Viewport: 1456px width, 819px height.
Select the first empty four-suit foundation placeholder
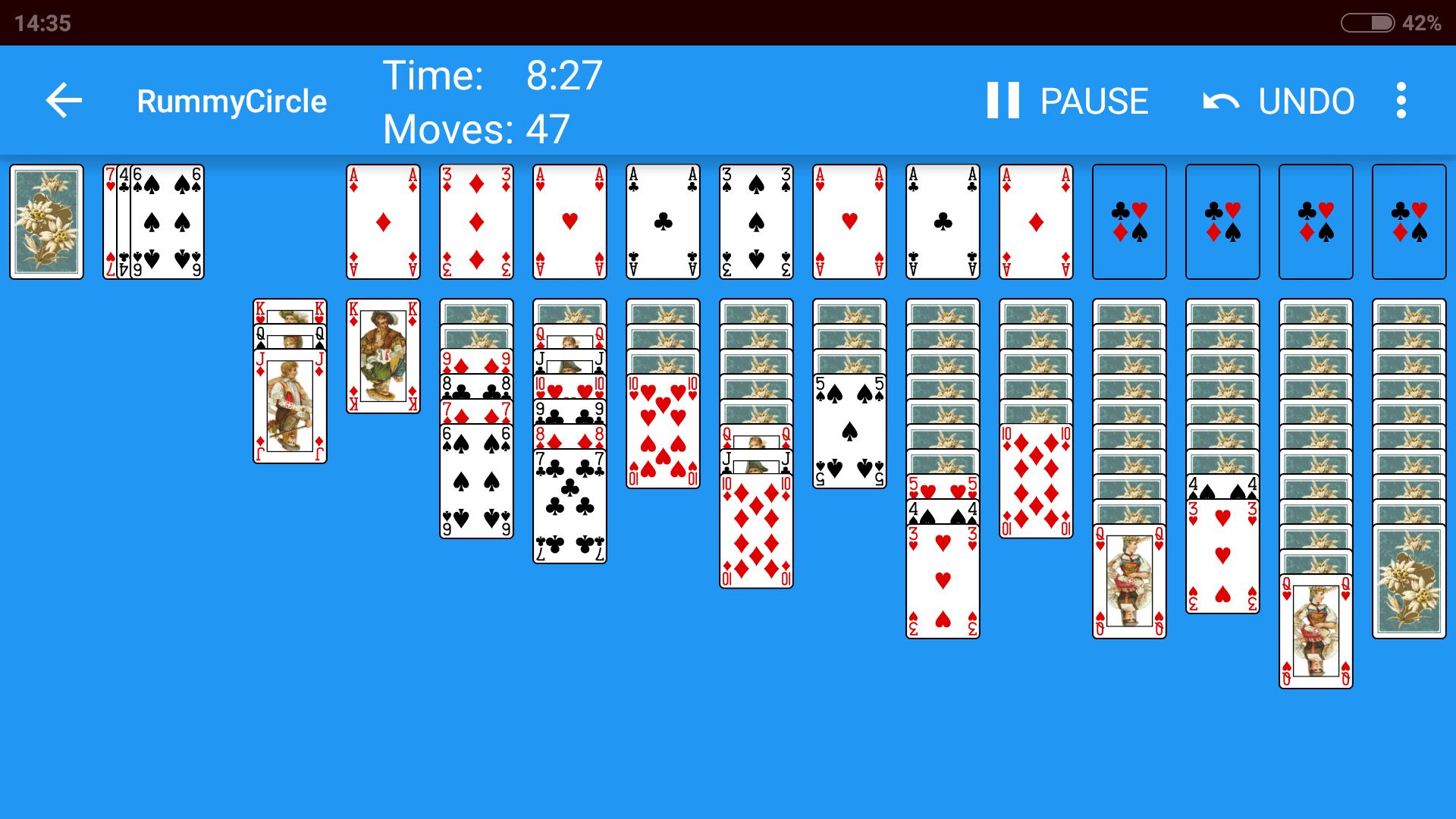(1129, 221)
